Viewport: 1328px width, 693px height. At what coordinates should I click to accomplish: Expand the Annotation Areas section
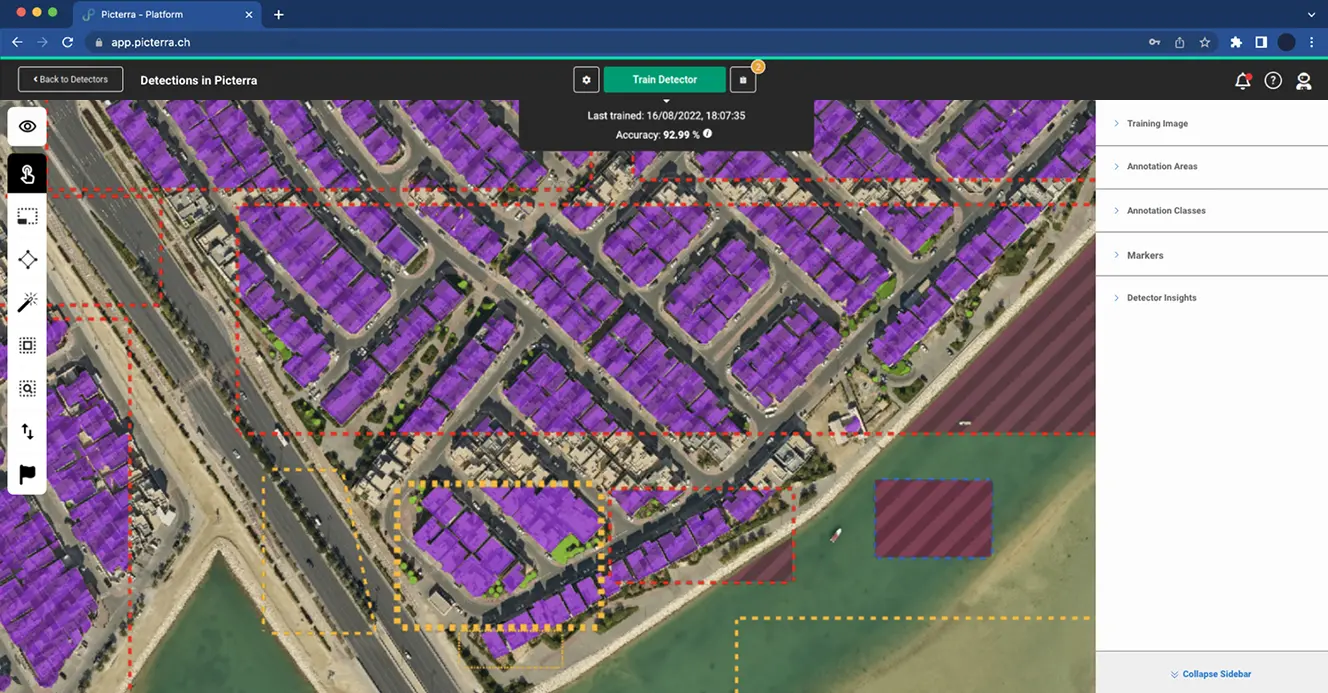(x=1161, y=167)
